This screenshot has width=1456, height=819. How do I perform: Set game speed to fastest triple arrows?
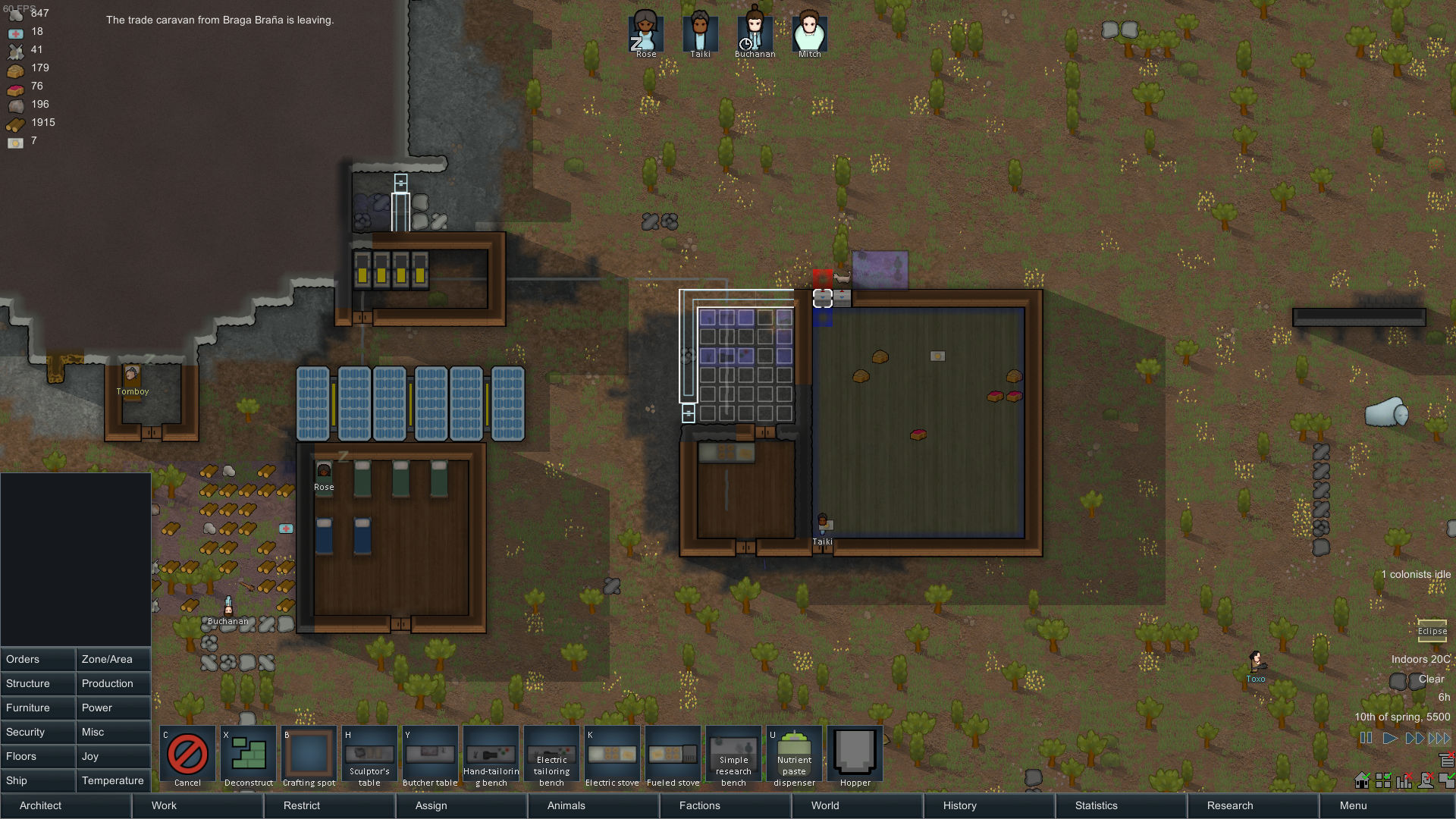pyautogui.click(x=1439, y=738)
